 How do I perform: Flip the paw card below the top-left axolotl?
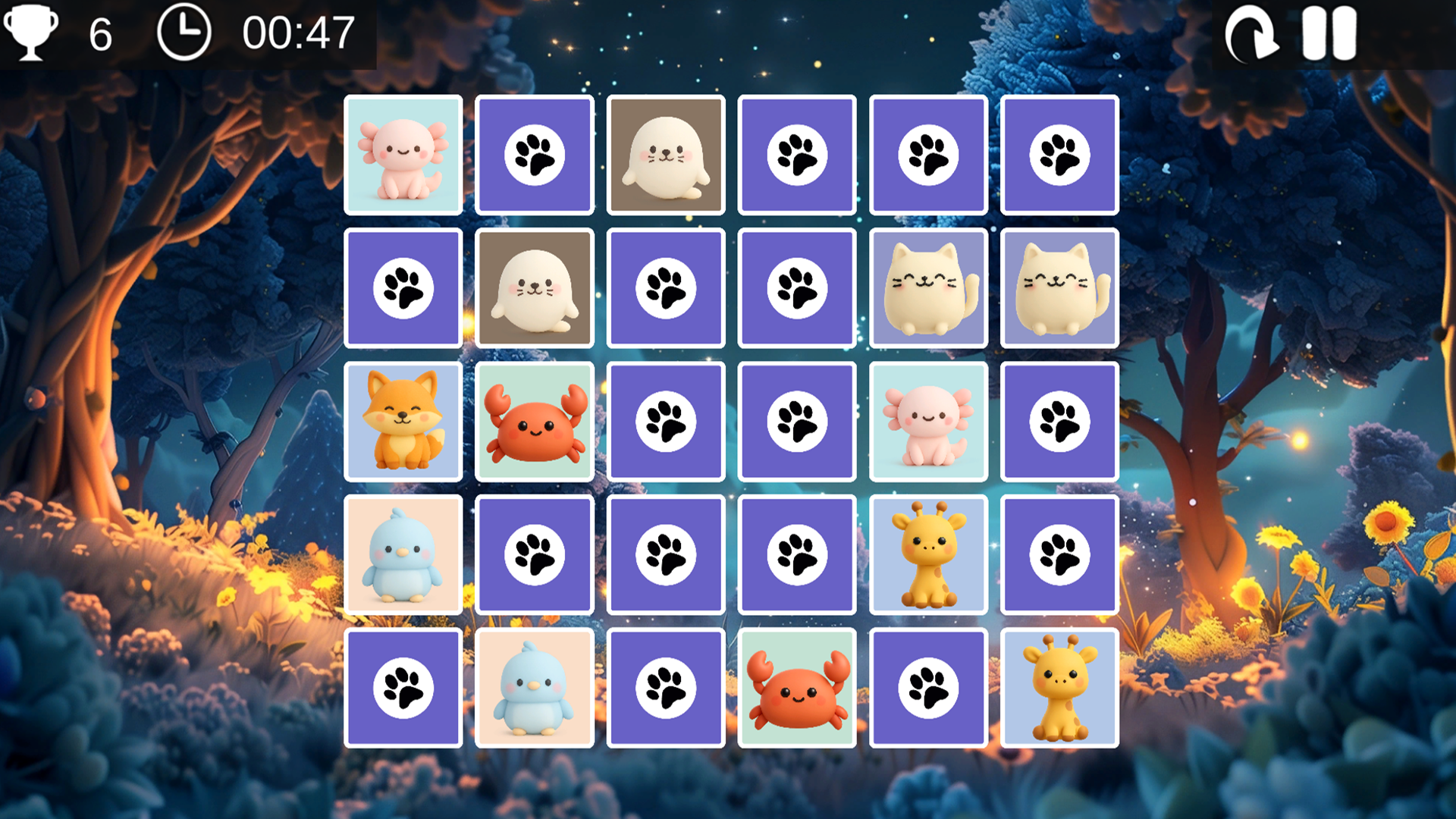(403, 288)
